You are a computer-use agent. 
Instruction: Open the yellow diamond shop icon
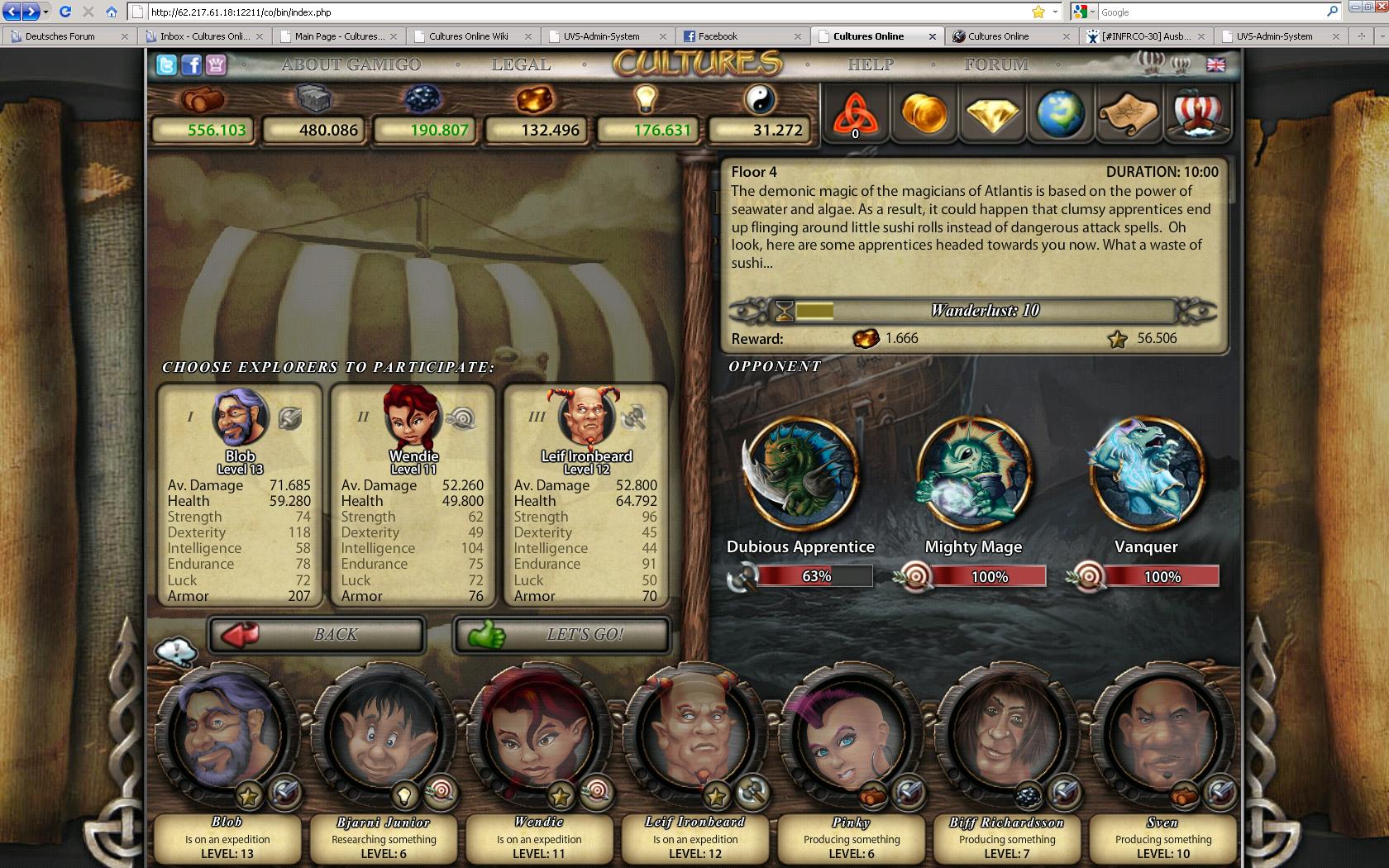[x=992, y=113]
